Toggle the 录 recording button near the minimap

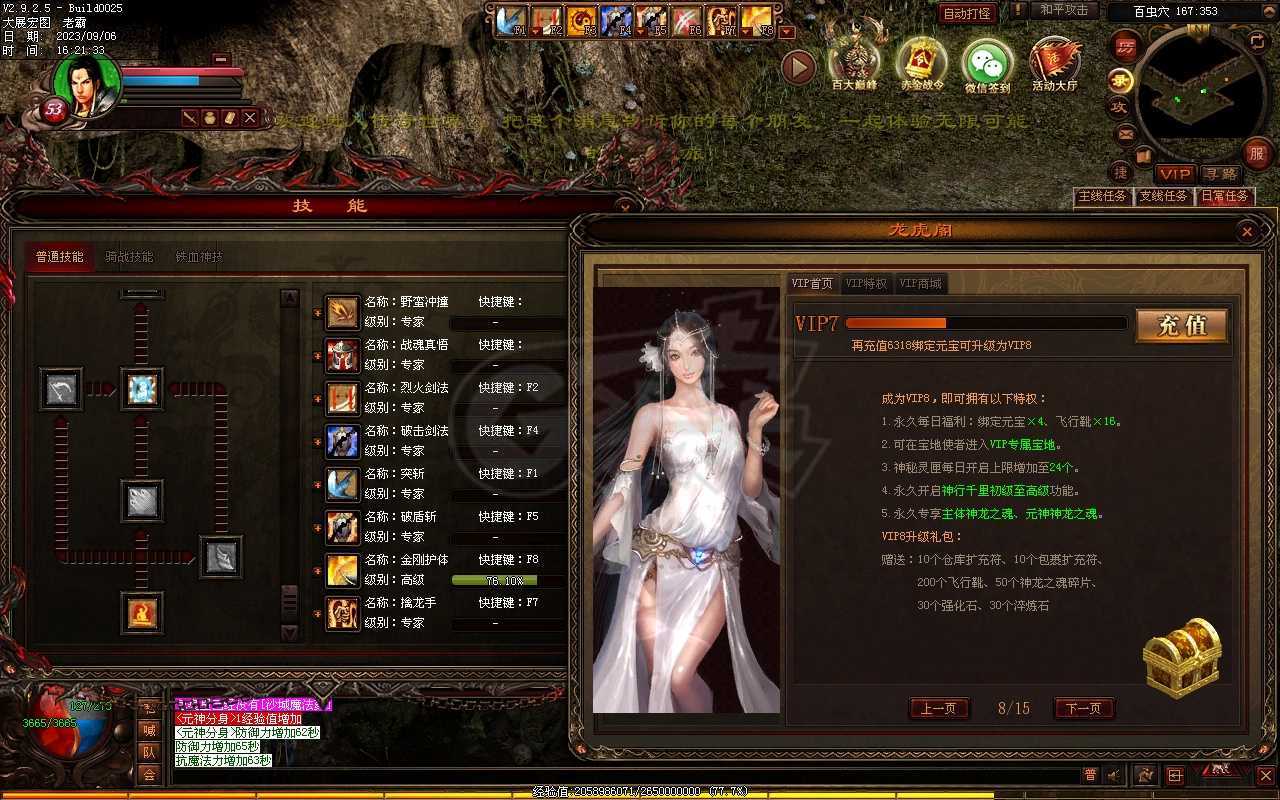(x=1121, y=80)
